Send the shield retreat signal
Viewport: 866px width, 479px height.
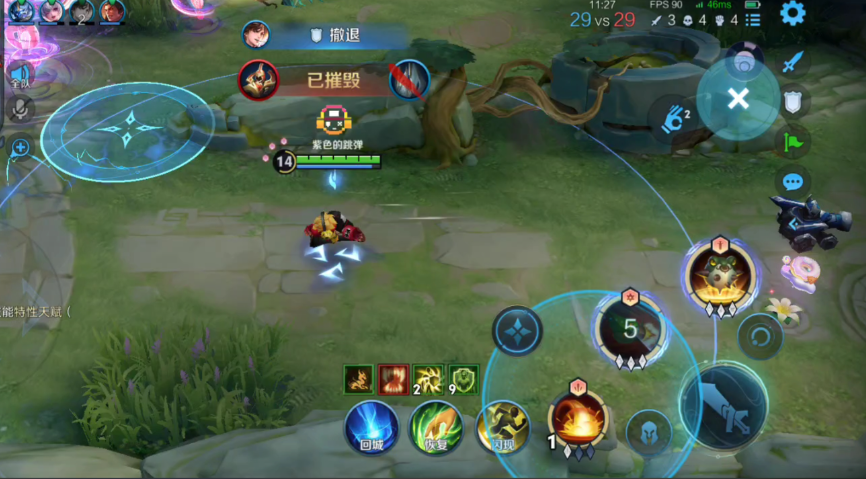pos(793,101)
